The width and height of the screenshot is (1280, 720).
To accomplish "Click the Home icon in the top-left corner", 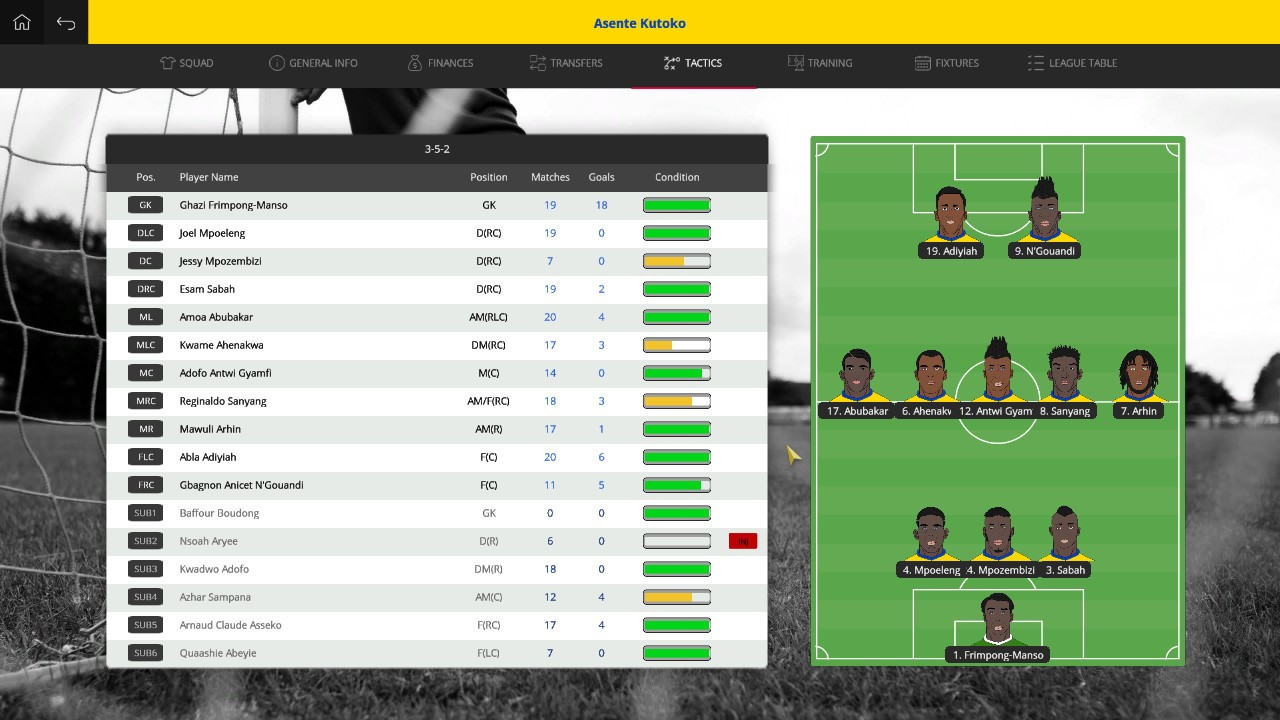I will click(x=21, y=21).
